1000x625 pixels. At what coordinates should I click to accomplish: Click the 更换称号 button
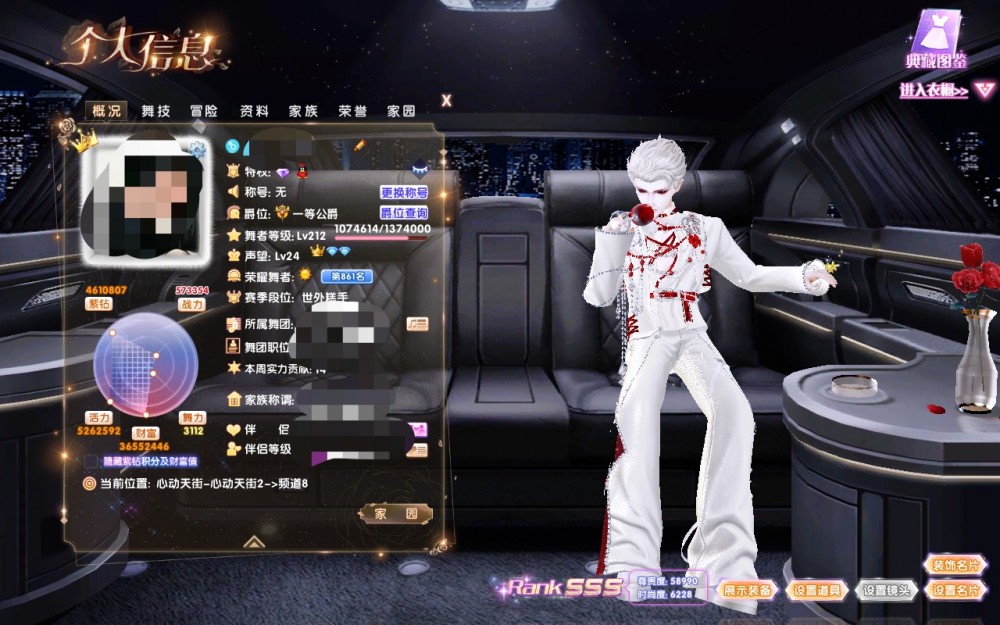point(404,192)
